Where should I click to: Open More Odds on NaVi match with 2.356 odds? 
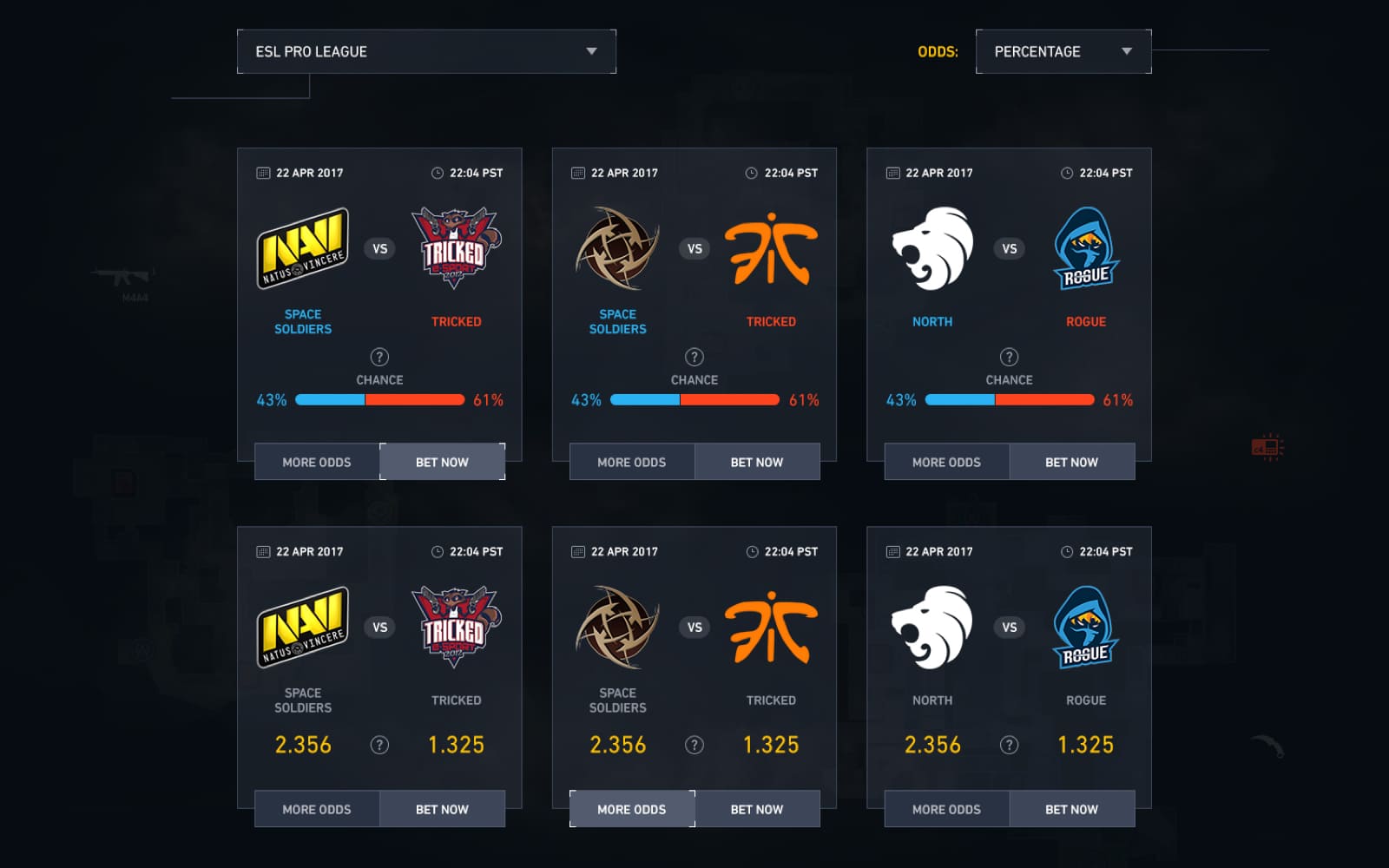[x=317, y=809]
